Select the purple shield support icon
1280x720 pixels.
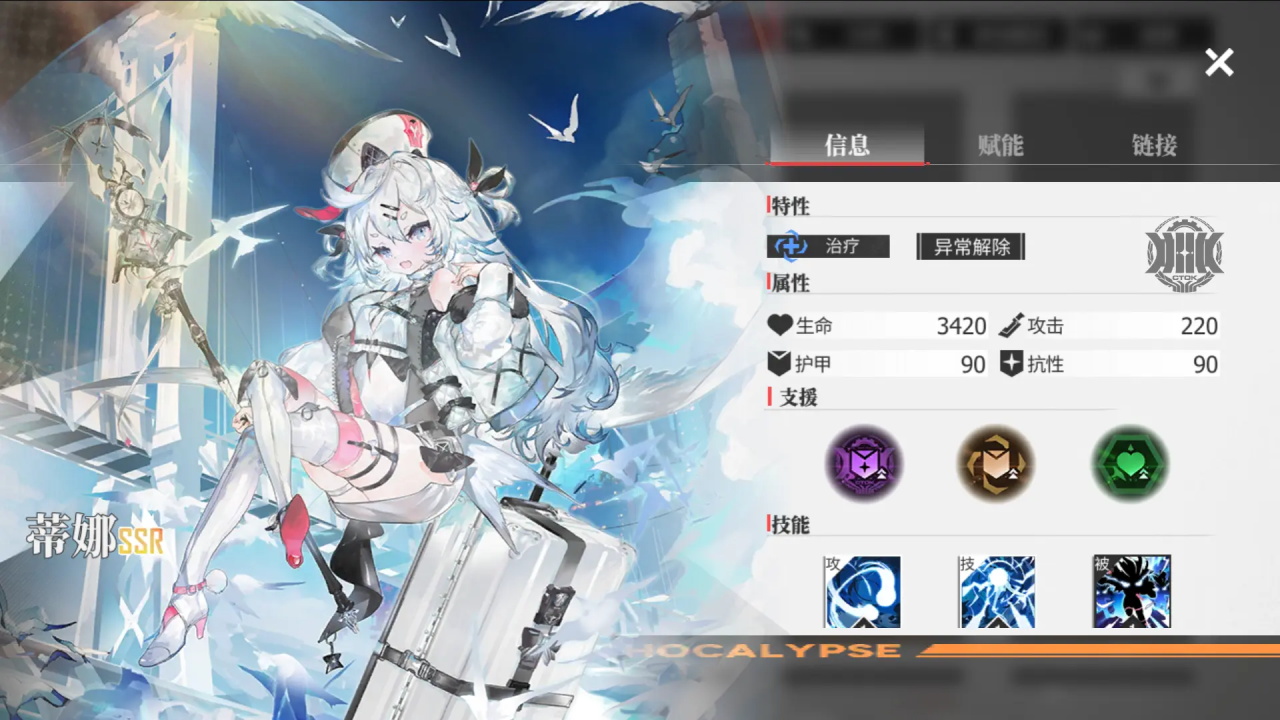pyautogui.click(x=863, y=463)
